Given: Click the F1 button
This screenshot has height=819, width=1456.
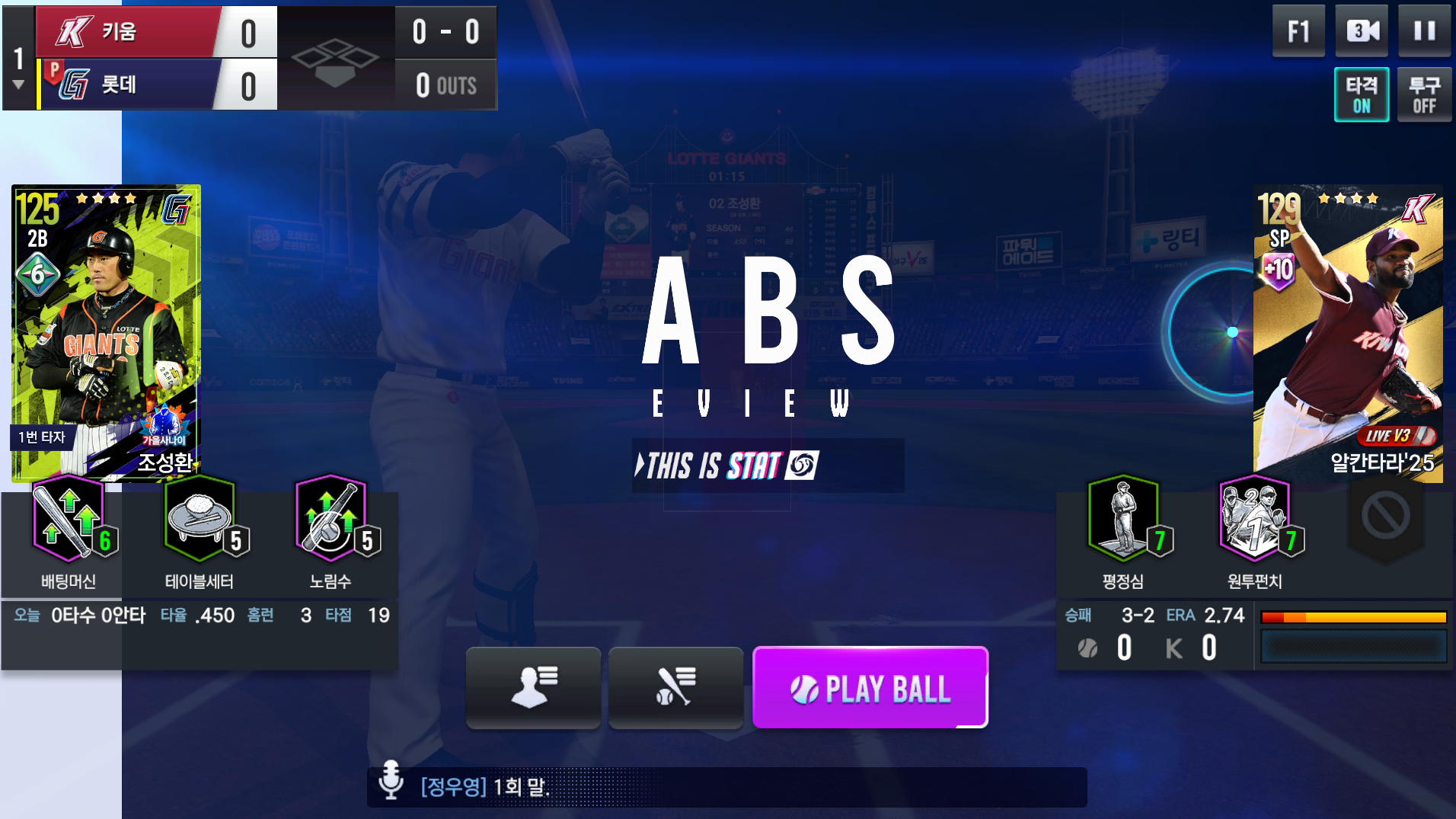Looking at the screenshot, I should click(1298, 31).
